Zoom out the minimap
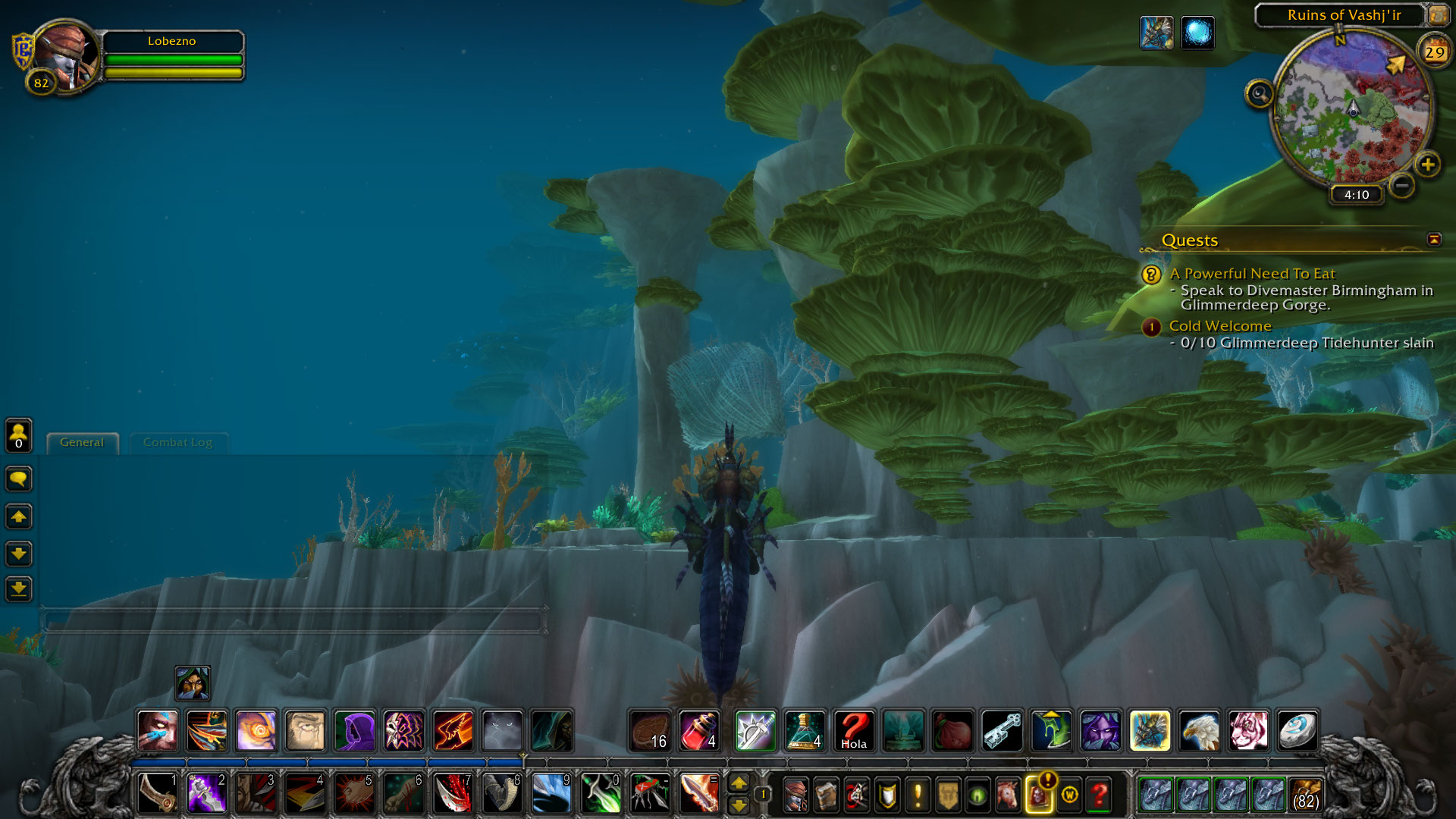The image size is (1456, 819). pos(1402,184)
